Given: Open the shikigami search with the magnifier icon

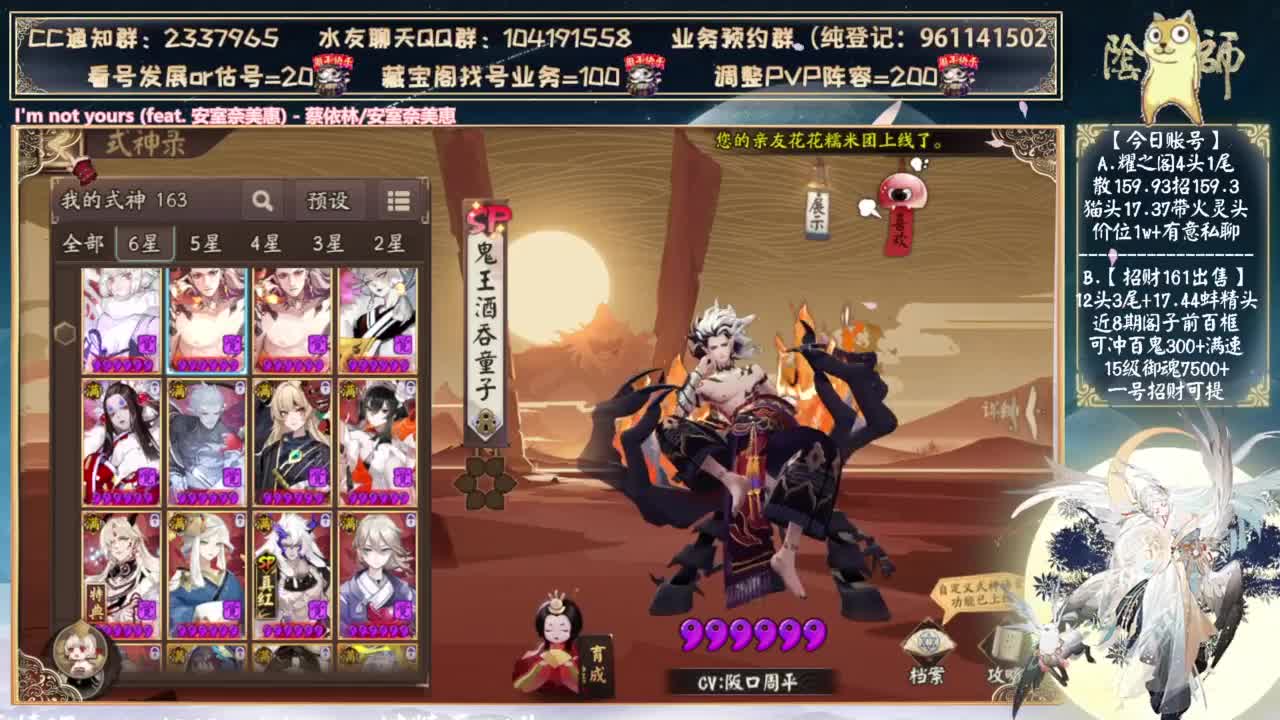Looking at the screenshot, I should 261,200.
